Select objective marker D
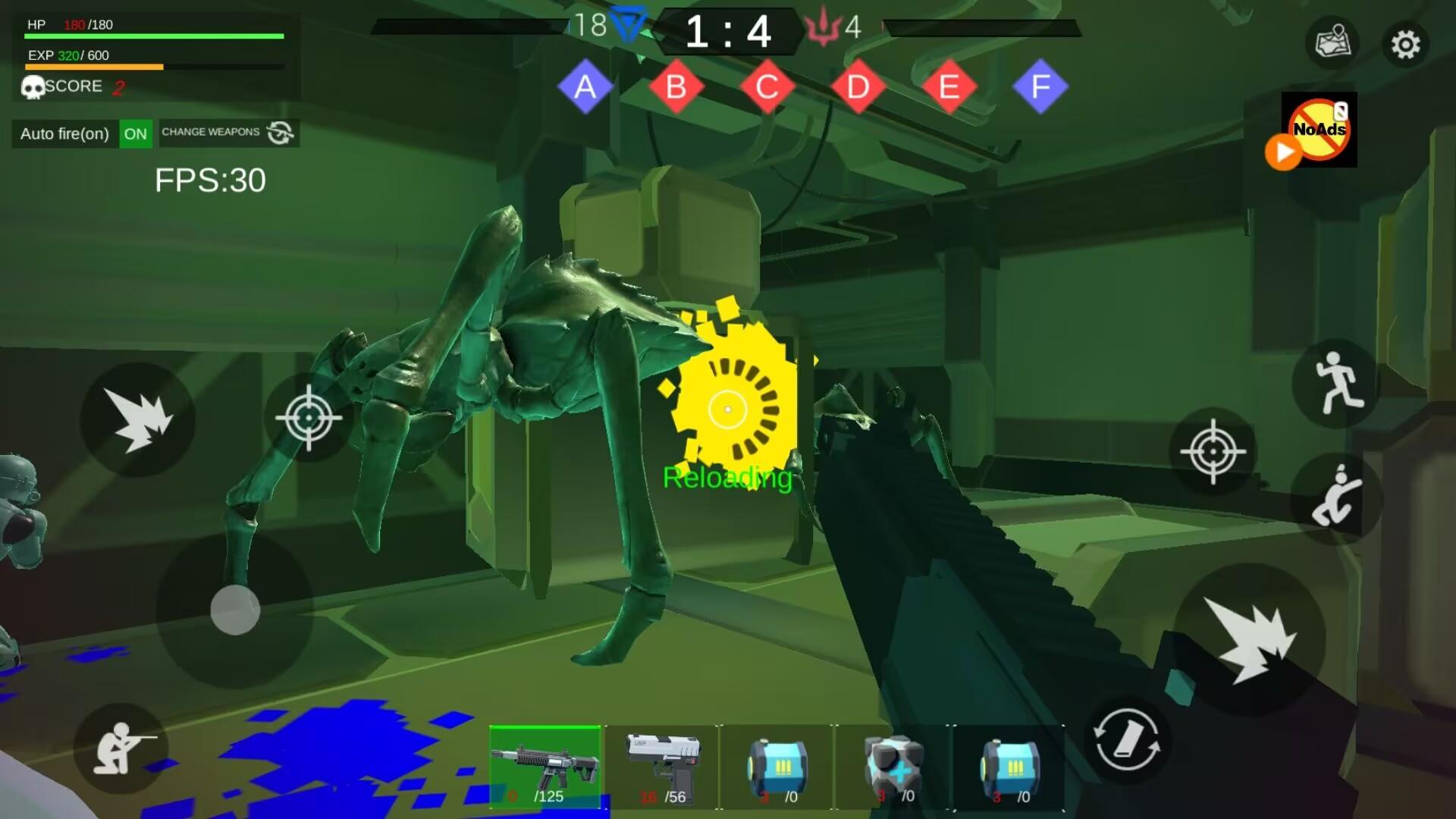This screenshot has height=819, width=1456. (857, 87)
